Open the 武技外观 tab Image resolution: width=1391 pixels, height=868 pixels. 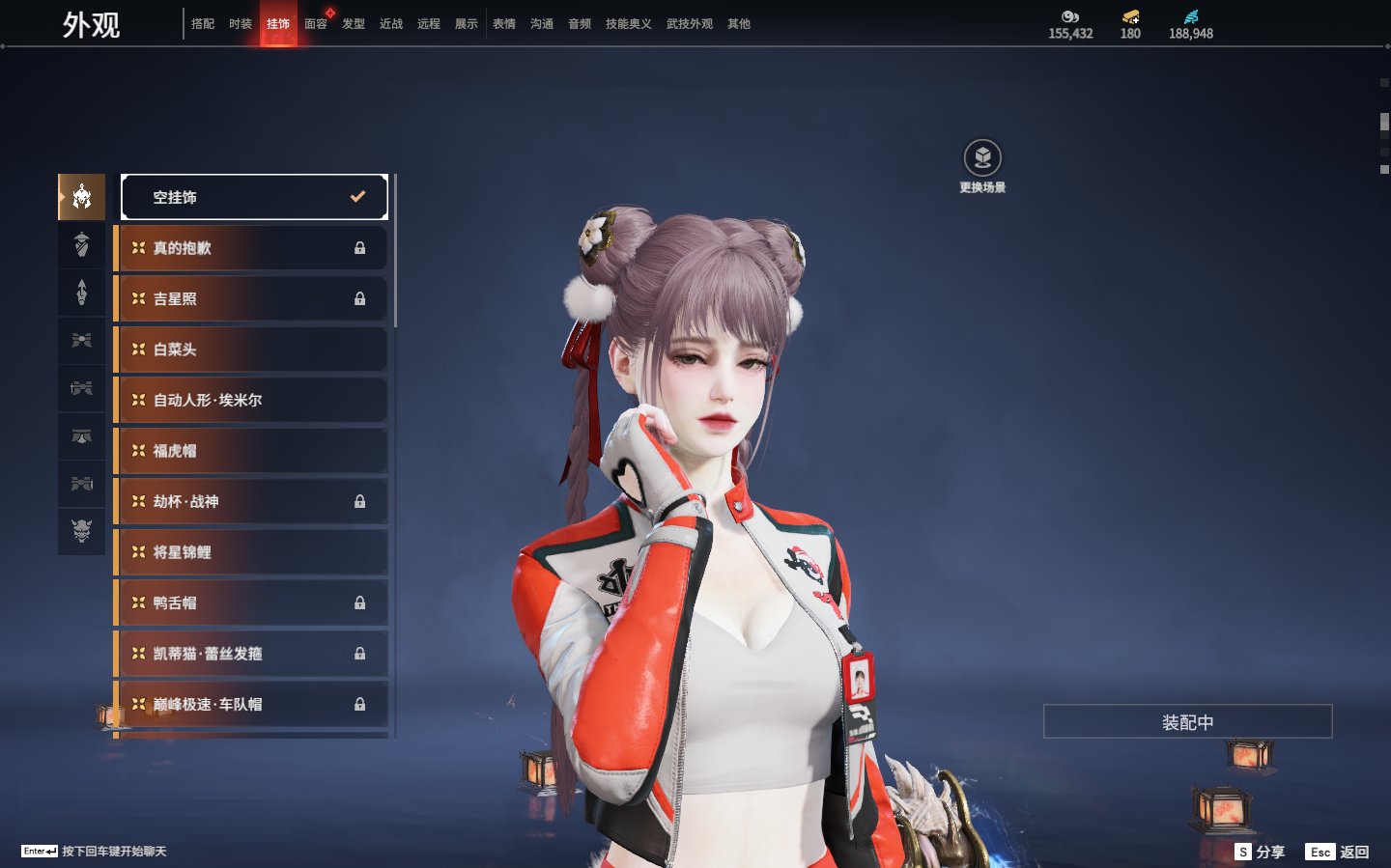[689, 24]
